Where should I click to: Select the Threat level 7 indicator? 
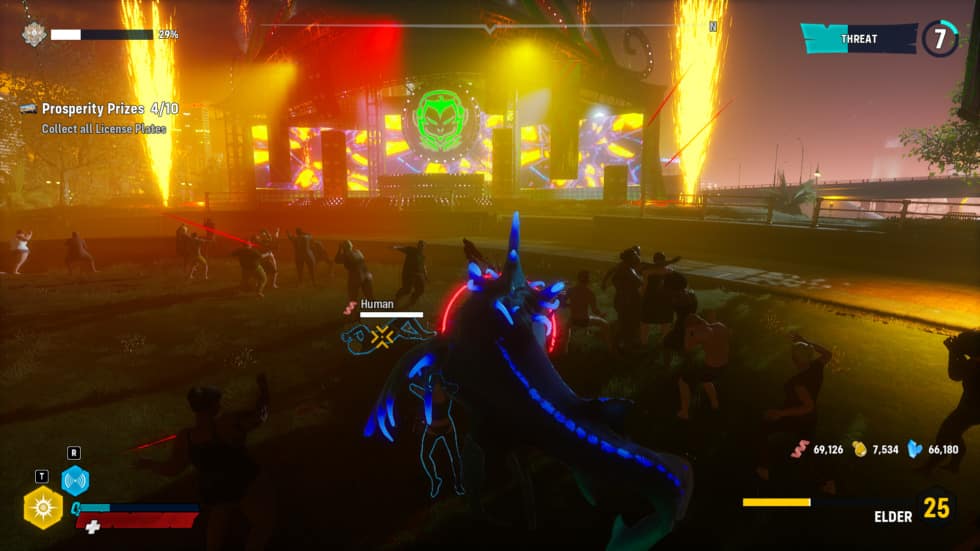point(940,39)
